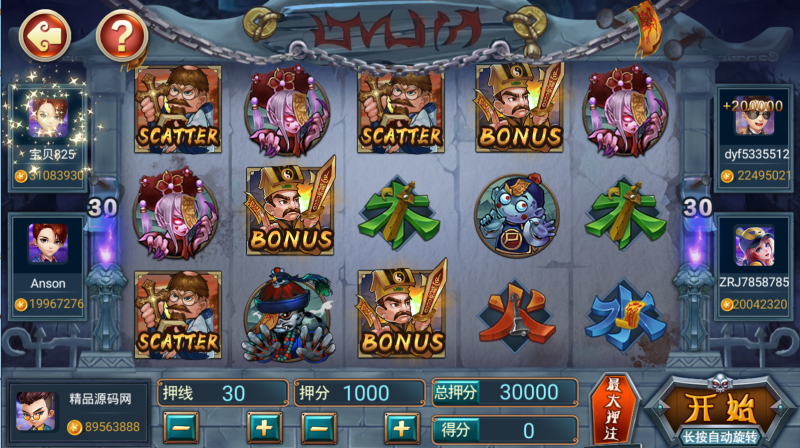Screen dimensions: 800x448
Task: Go back with the arrow button
Action: [x=45, y=37]
